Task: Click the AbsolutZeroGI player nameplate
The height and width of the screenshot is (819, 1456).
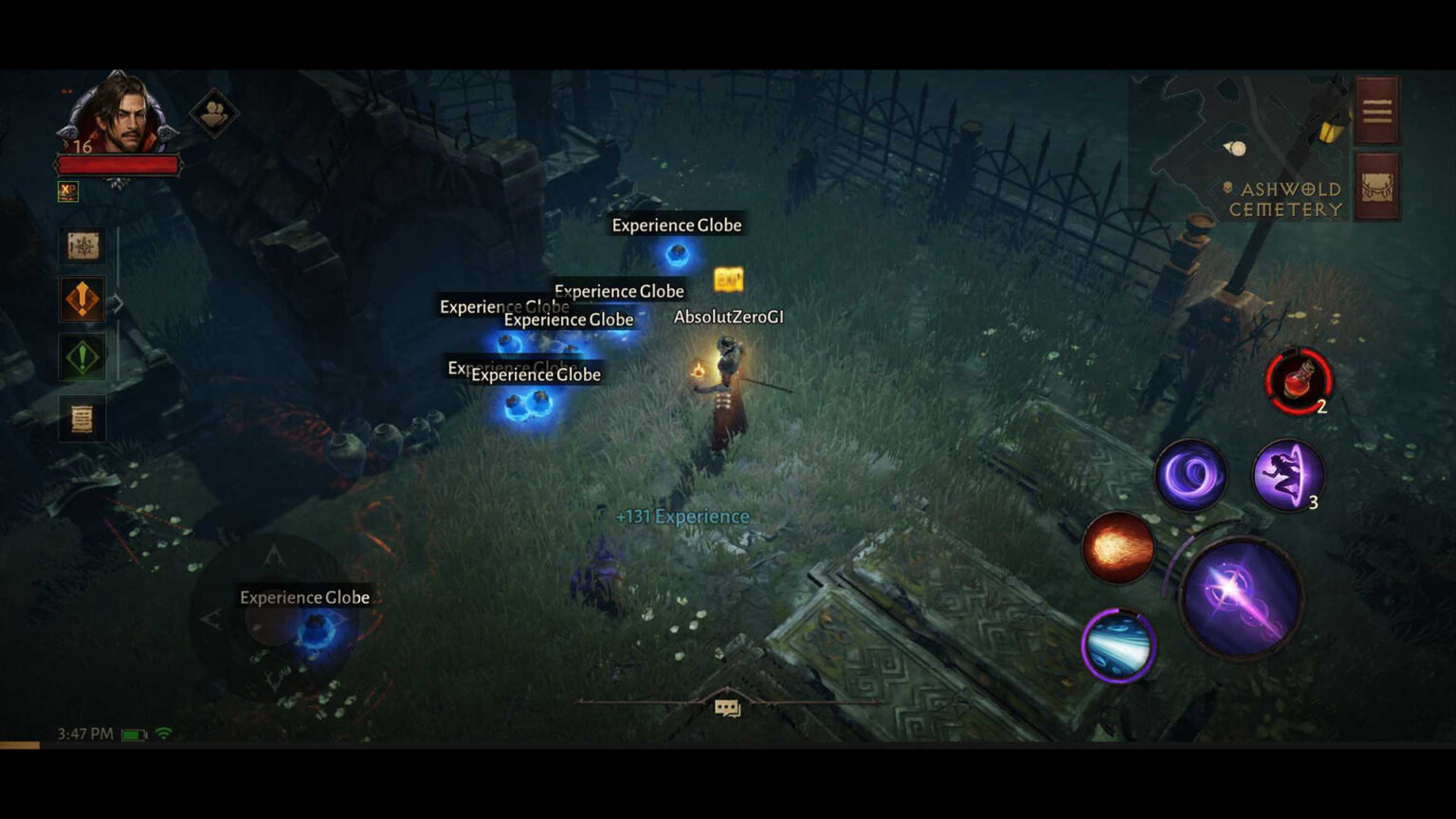Action: [728, 316]
